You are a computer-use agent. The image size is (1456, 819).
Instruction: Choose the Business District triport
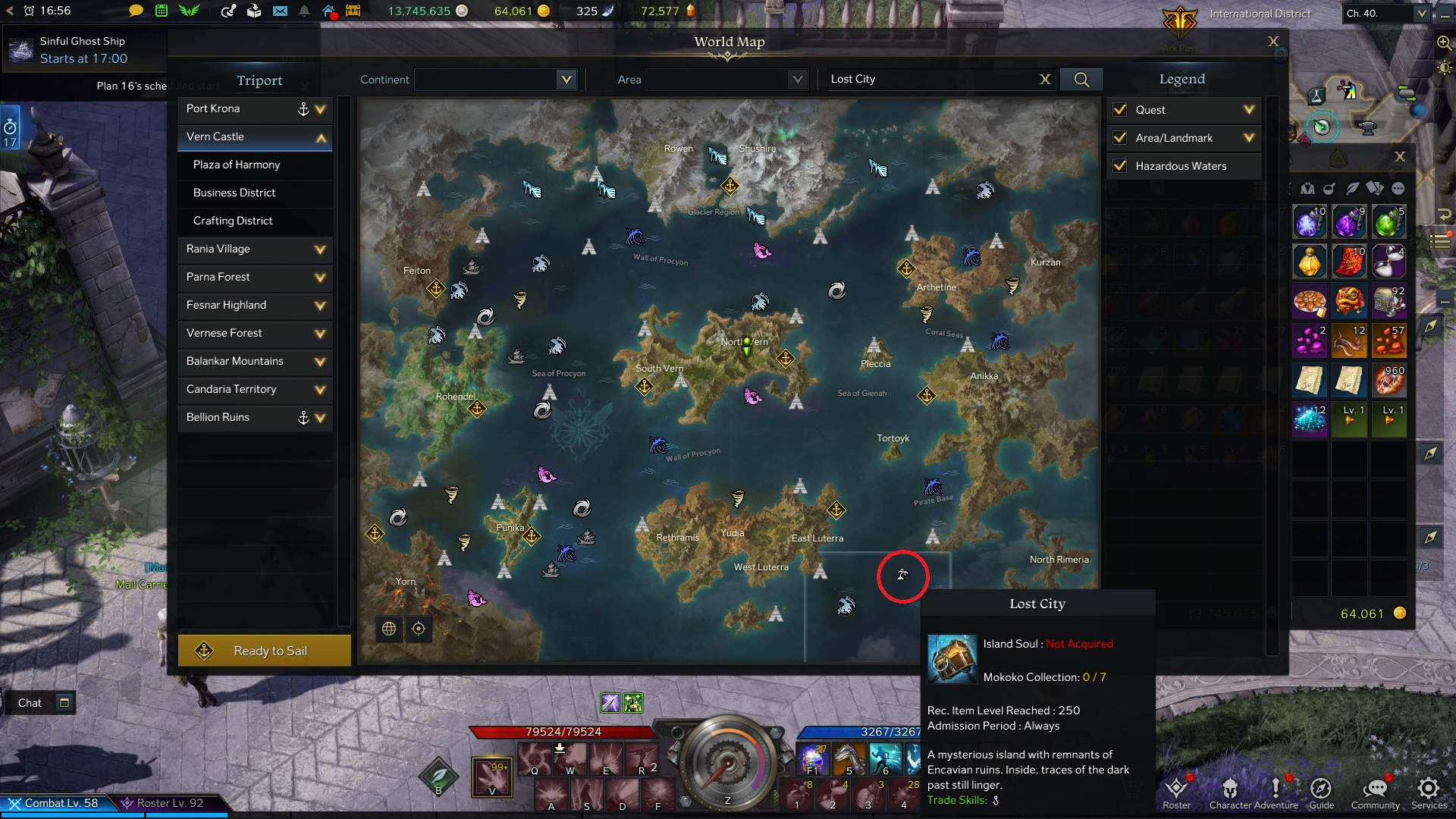coord(234,193)
